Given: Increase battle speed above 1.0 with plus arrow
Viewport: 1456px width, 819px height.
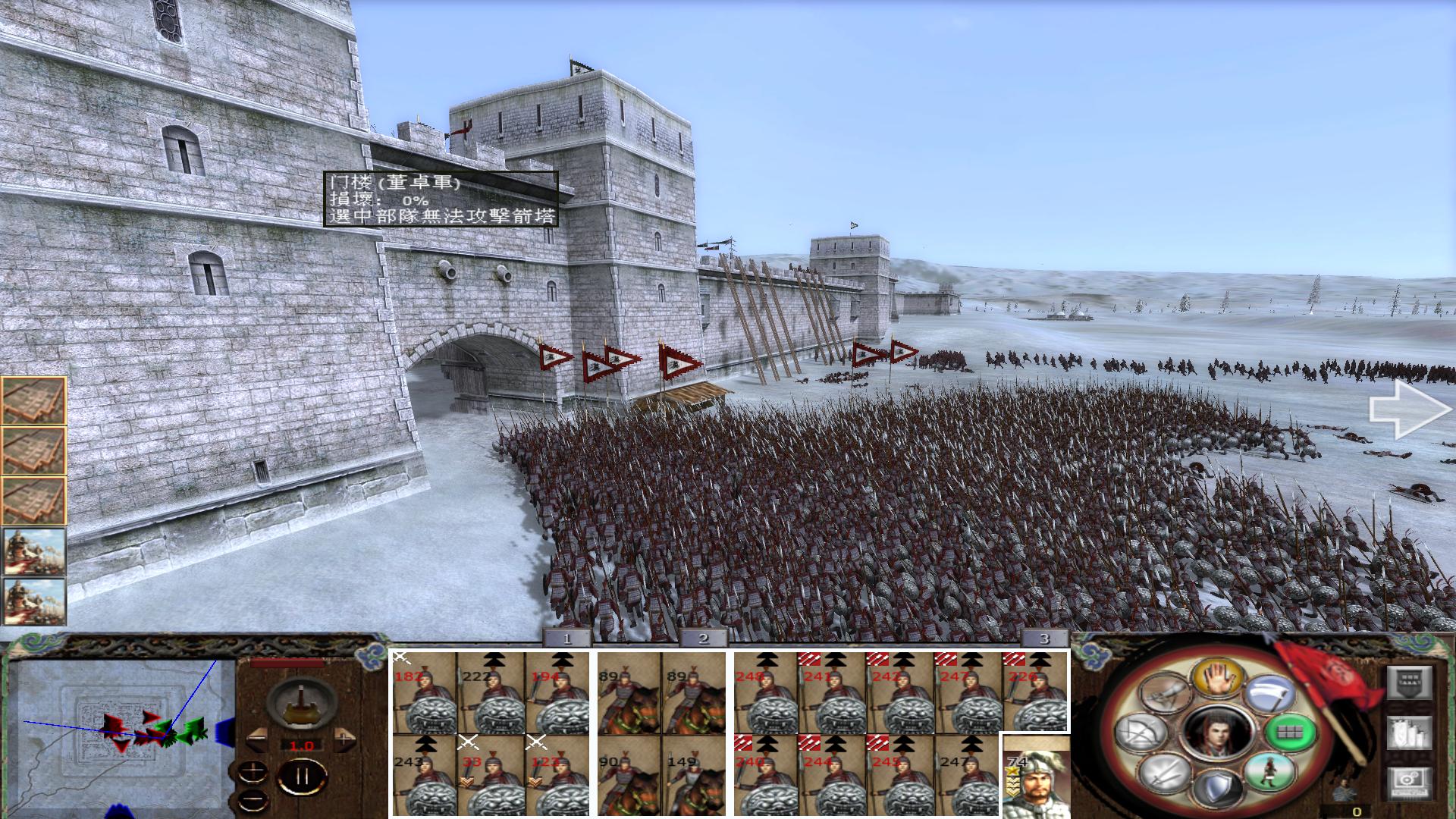Looking at the screenshot, I should pos(345,739).
